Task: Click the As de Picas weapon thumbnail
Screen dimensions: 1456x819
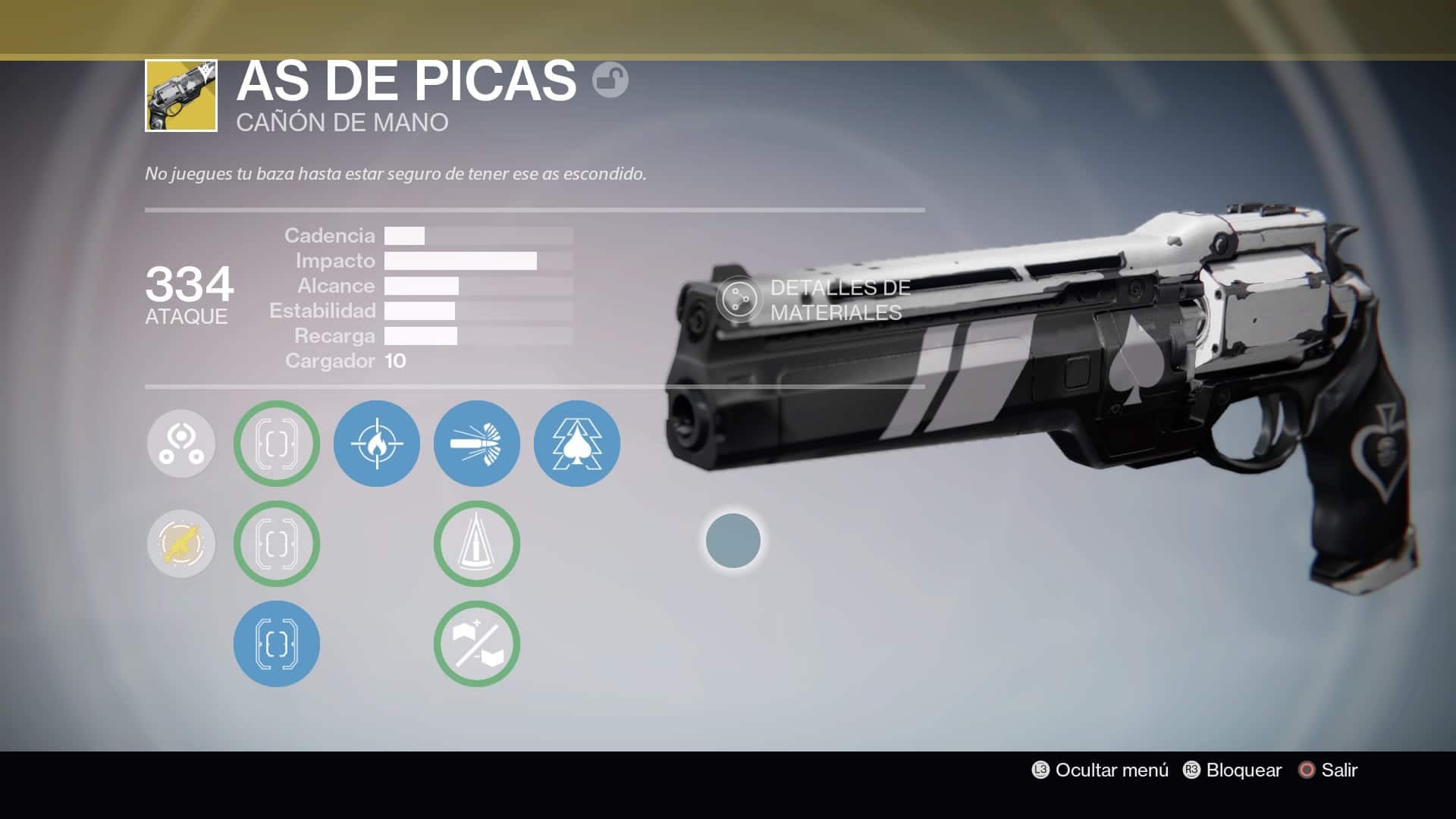Action: 181,96
